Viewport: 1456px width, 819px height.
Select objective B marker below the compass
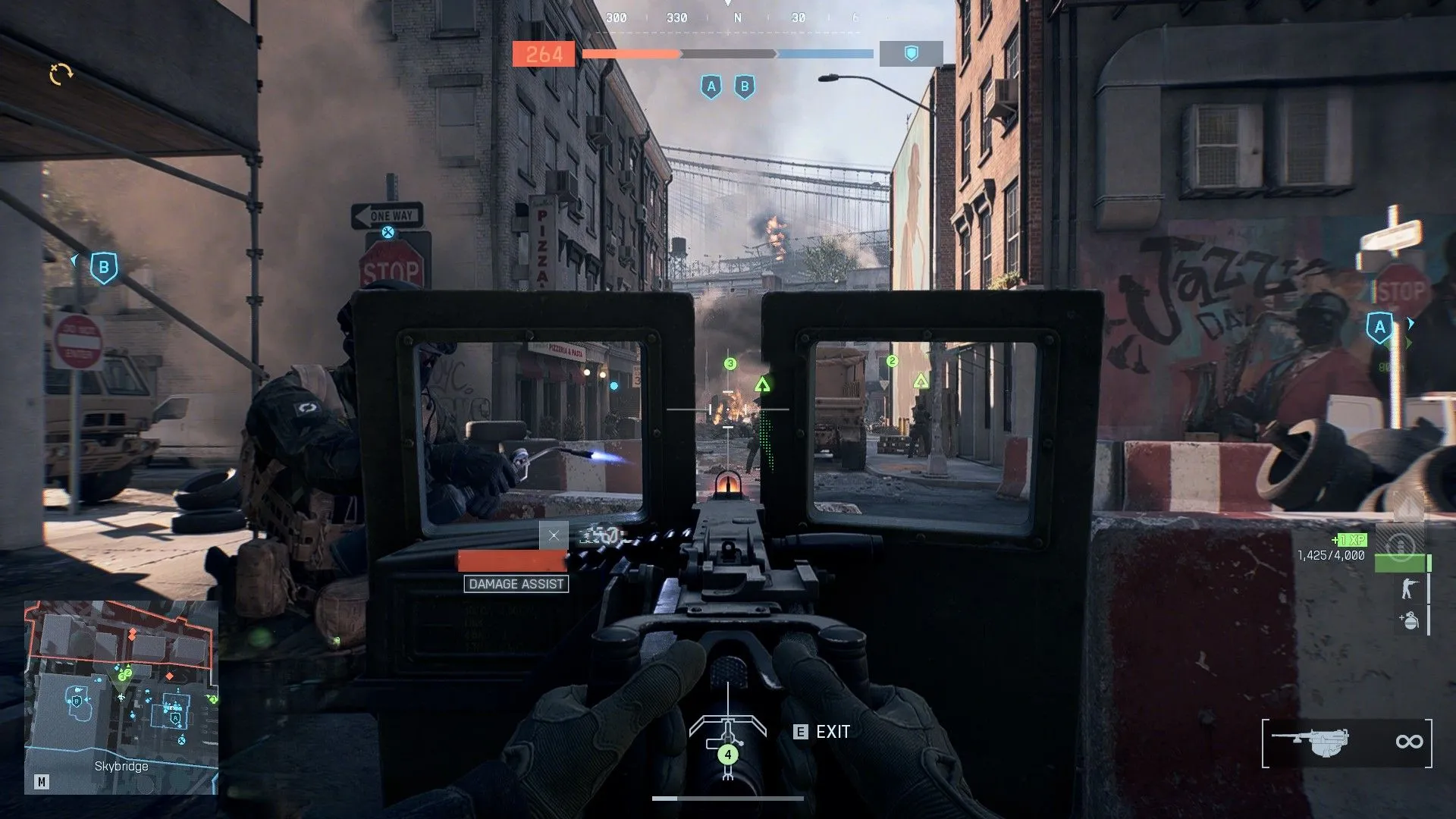tap(744, 87)
